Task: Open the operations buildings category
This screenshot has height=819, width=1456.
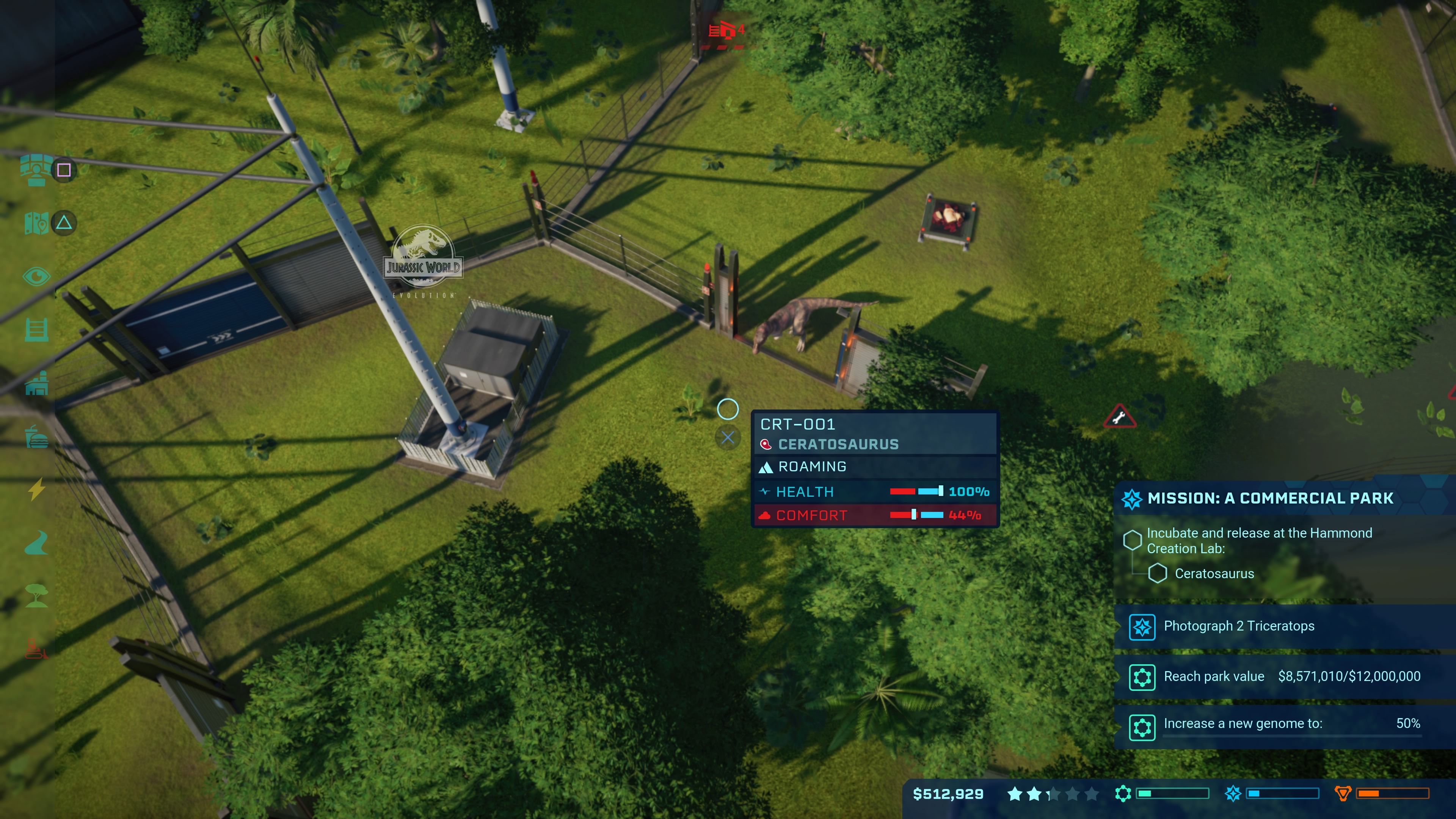Action: 36,384
